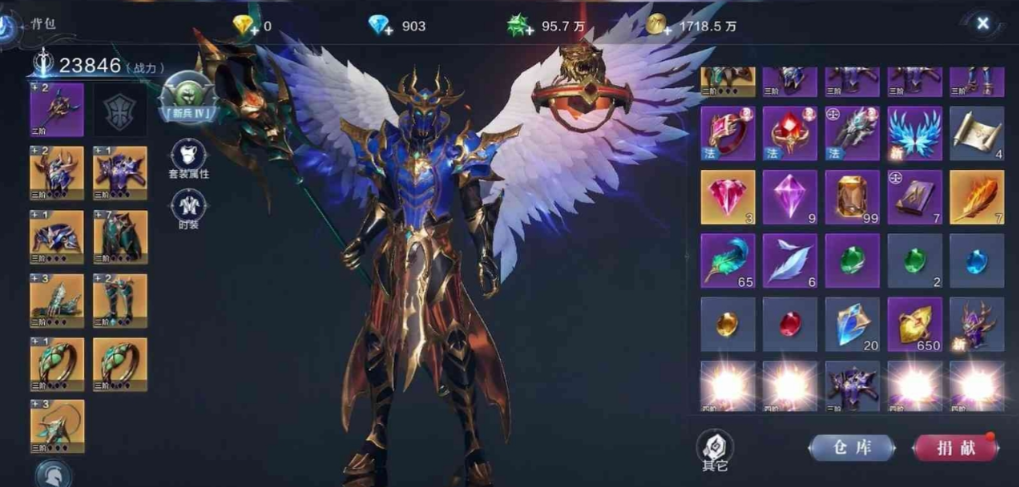Select the equipped staff weapon slot
Screen dimensions: 1019x487
(57, 109)
